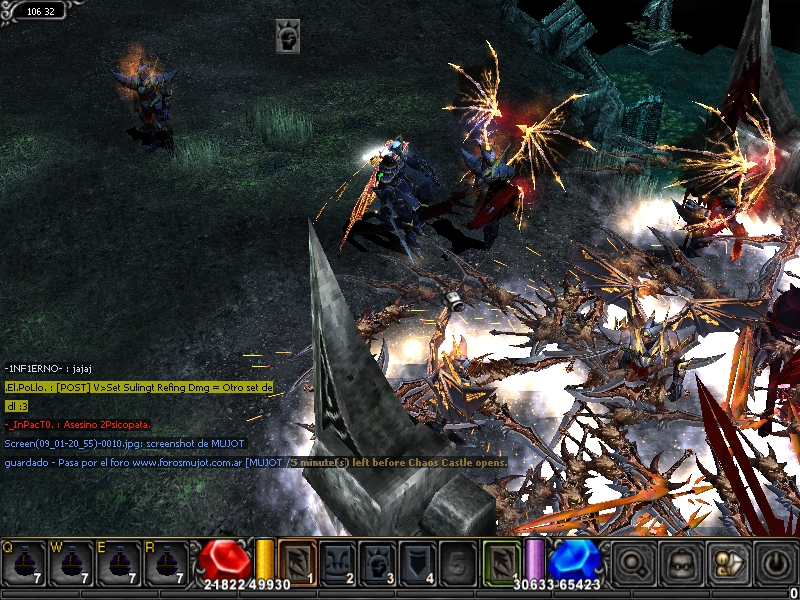
Task: Select the slash skill in slot 1
Action: click(x=297, y=561)
